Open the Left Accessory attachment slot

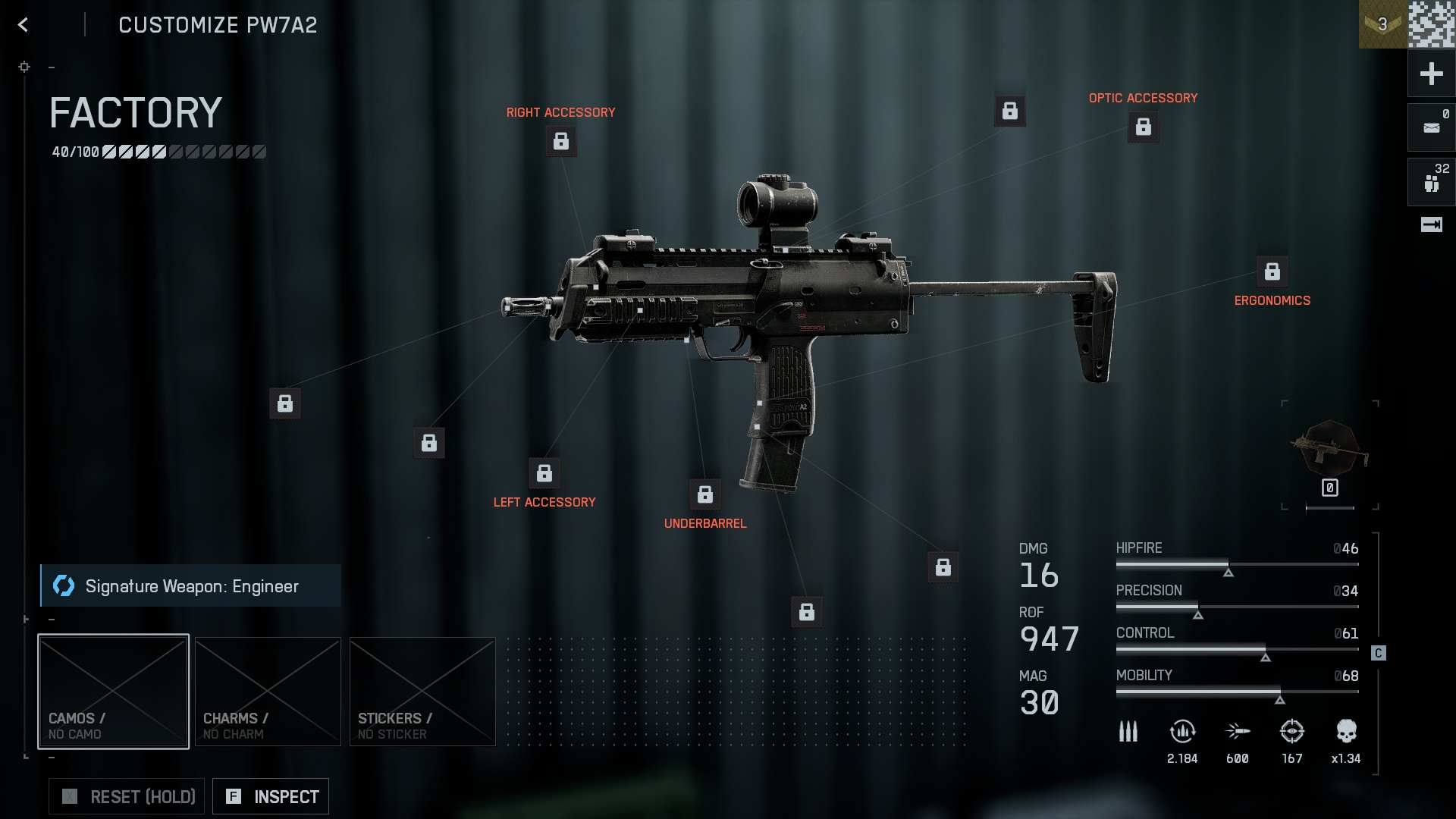(544, 475)
